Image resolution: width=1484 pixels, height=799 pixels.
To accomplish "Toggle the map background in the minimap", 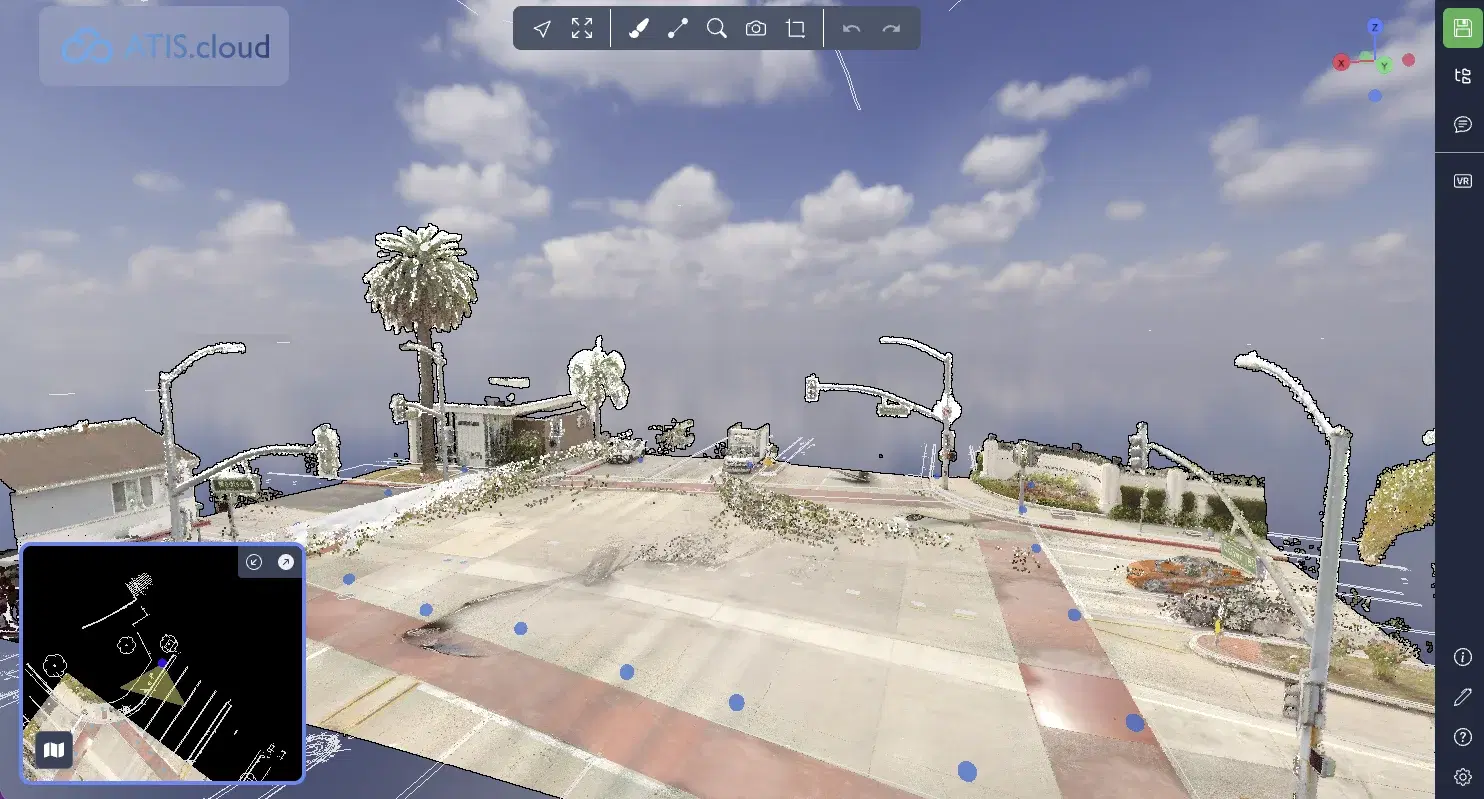I will (x=55, y=749).
